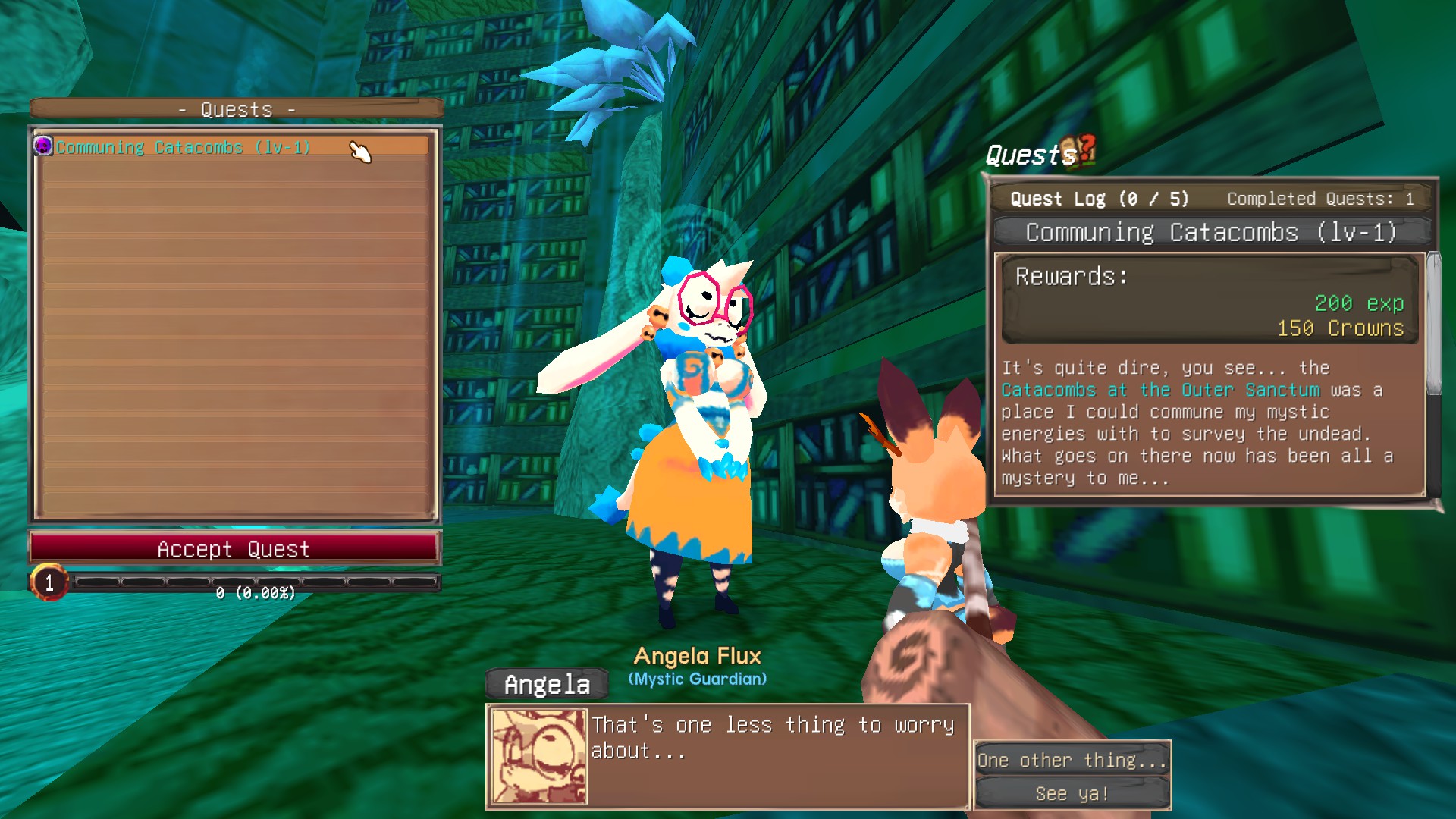Click the Communing Catacombs quest title header

[1210, 232]
